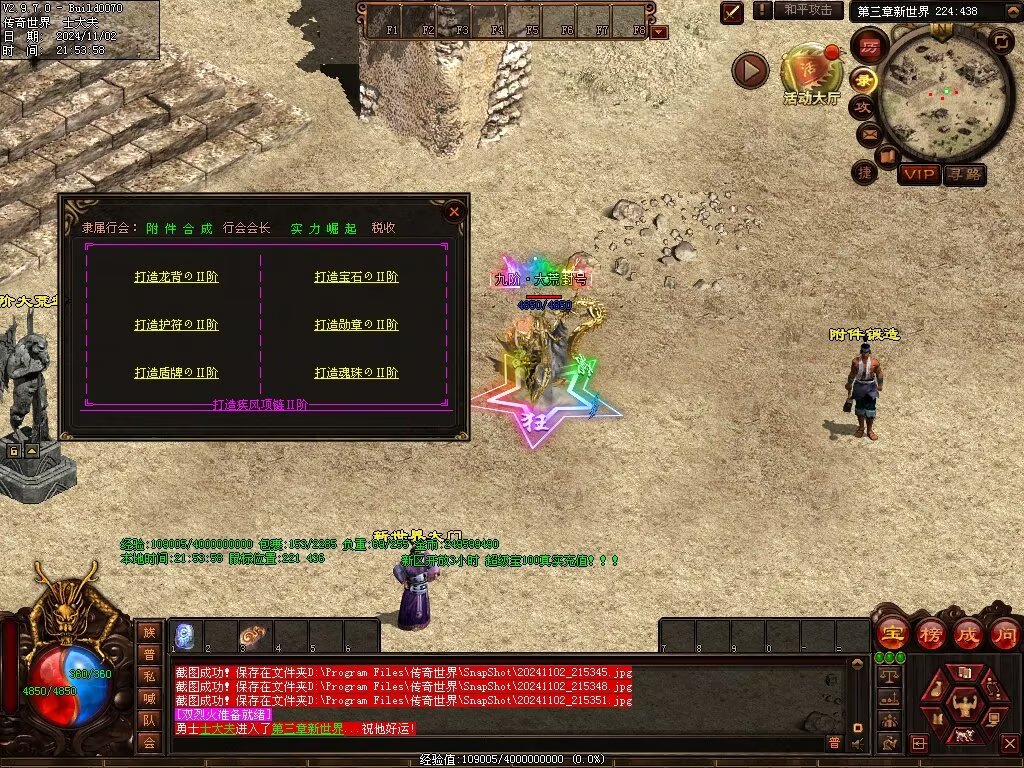This screenshot has height=768, width=1024.
Task: Open the 宝 treasure shop button
Action: click(892, 632)
